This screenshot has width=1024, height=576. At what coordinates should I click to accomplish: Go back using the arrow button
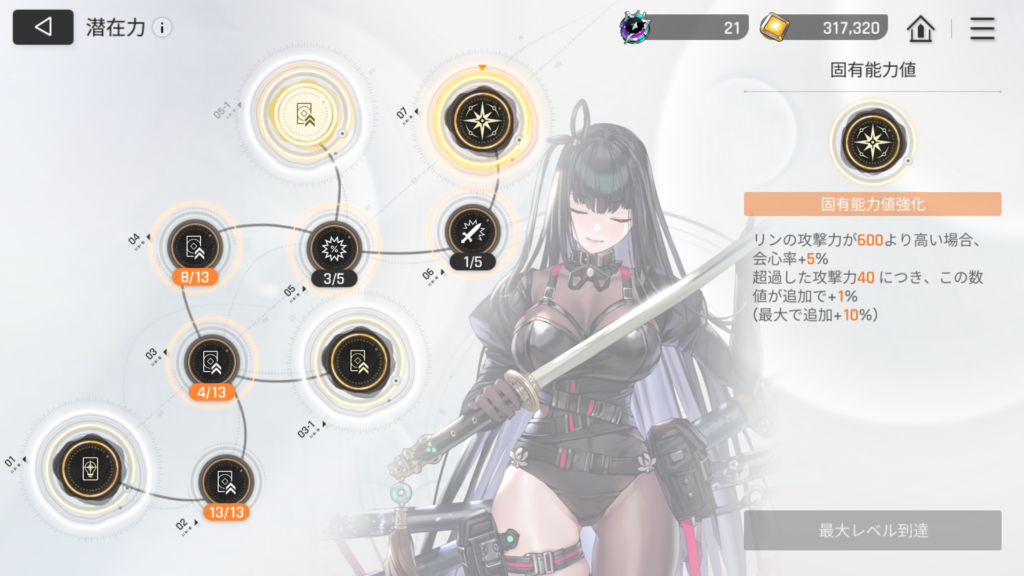(x=42, y=27)
